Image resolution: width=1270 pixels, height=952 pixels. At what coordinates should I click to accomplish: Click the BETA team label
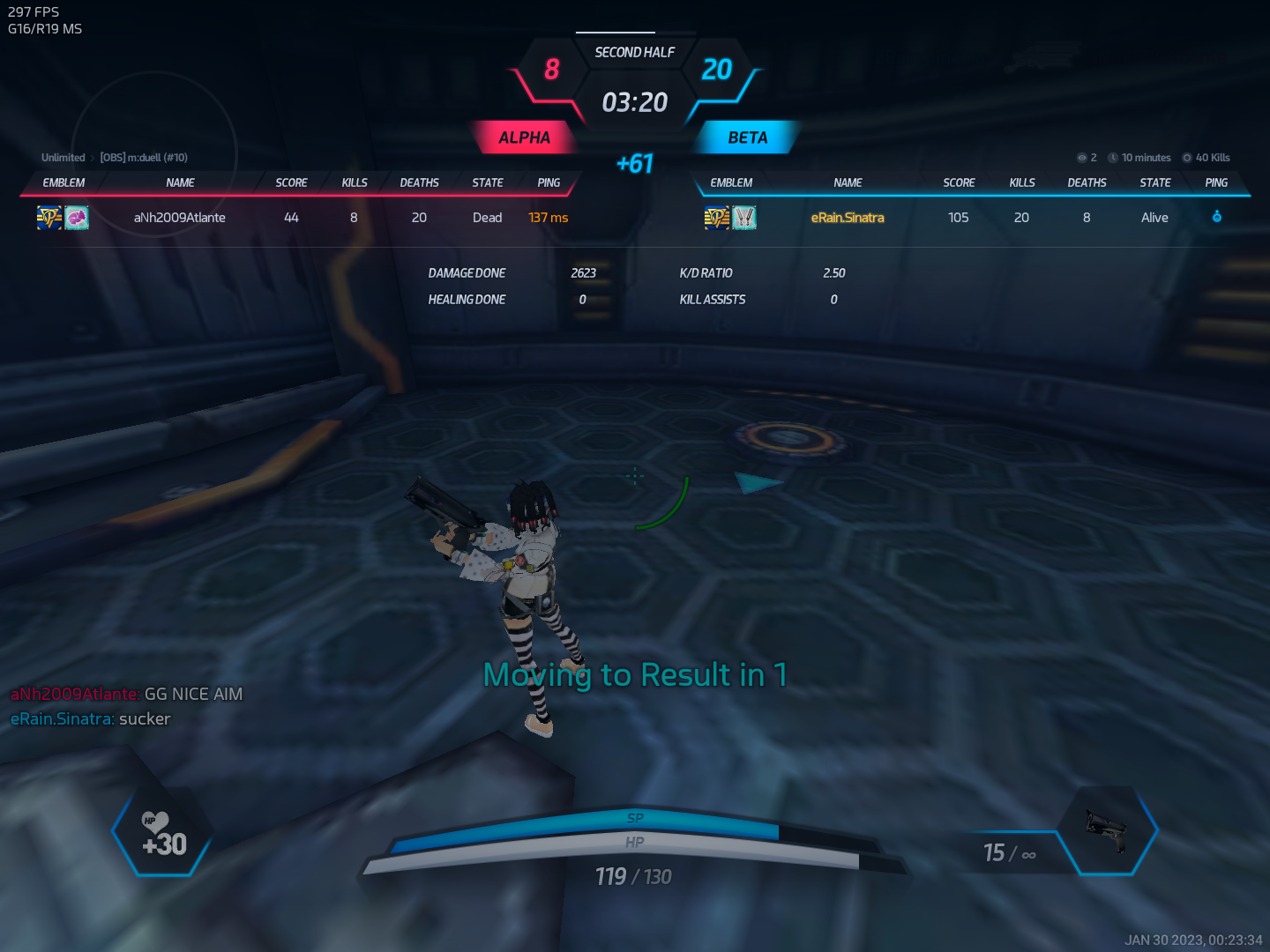tap(747, 138)
